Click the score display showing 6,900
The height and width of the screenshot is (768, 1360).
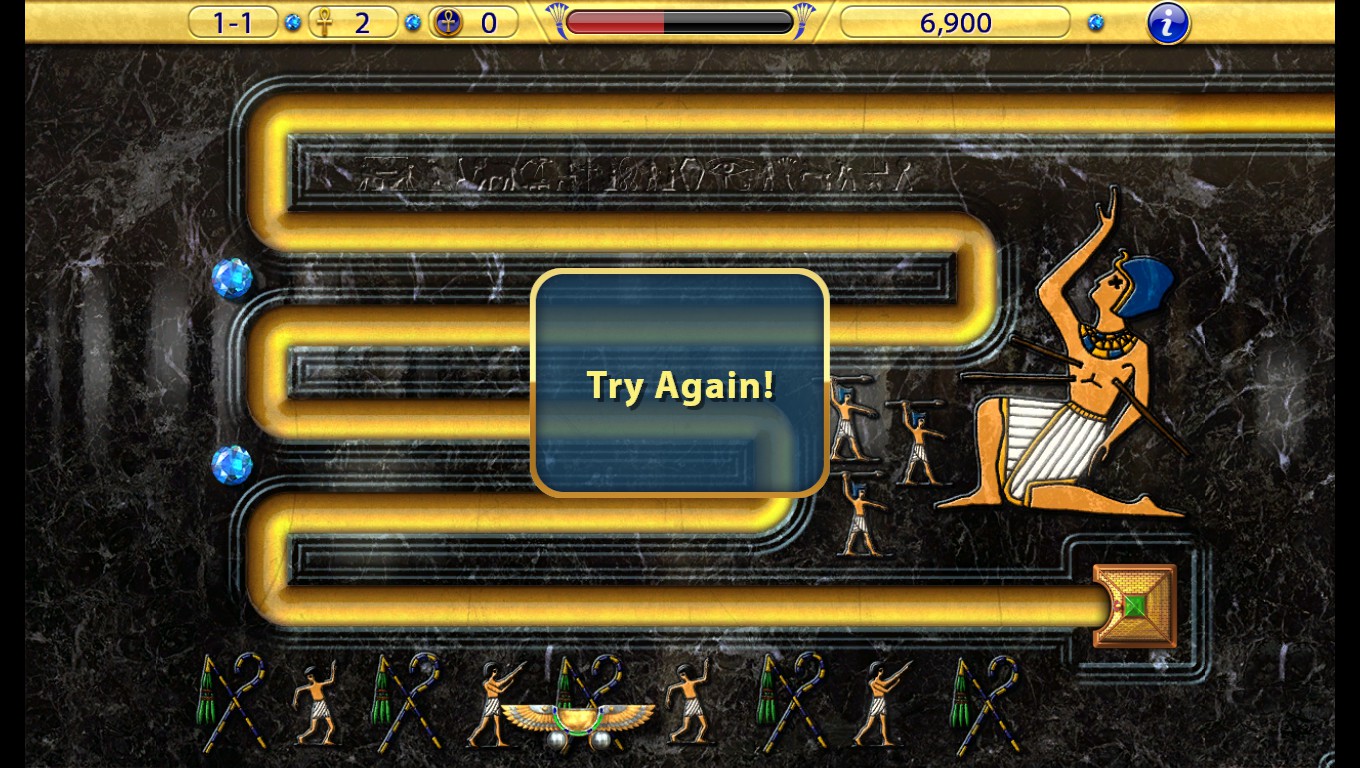[955, 22]
